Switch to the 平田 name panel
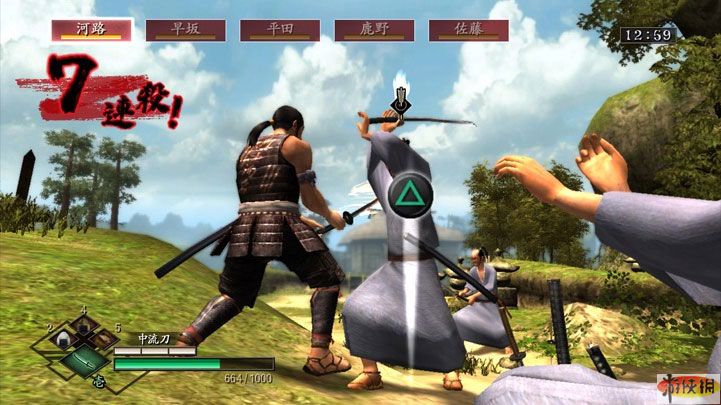 280,30
